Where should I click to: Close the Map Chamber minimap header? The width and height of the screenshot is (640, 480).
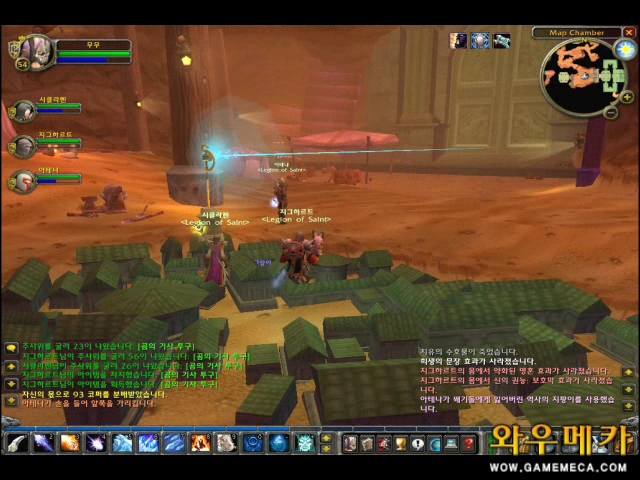tap(629, 32)
